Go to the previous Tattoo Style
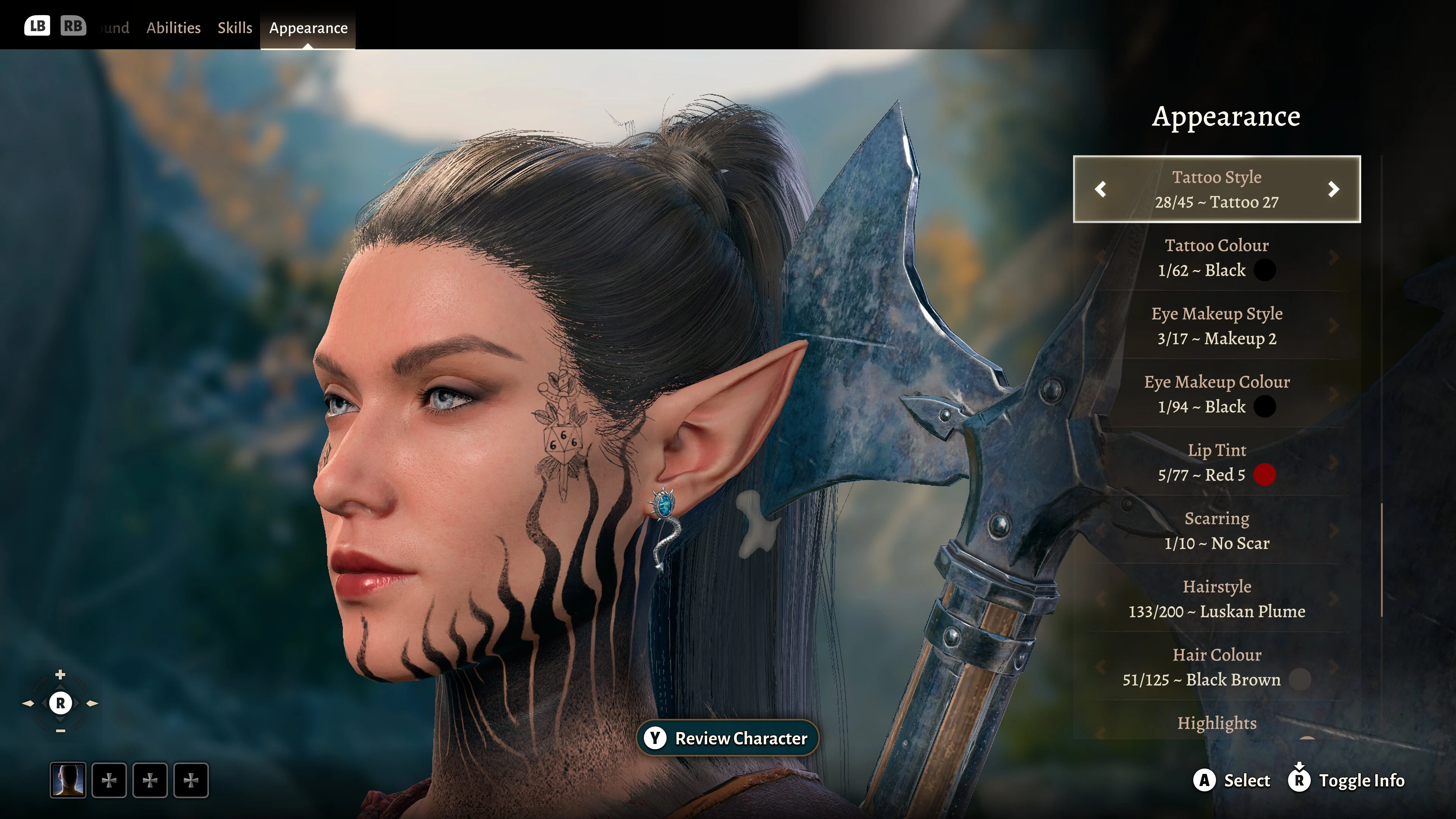The width and height of the screenshot is (1456, 819). (1100, 189)
